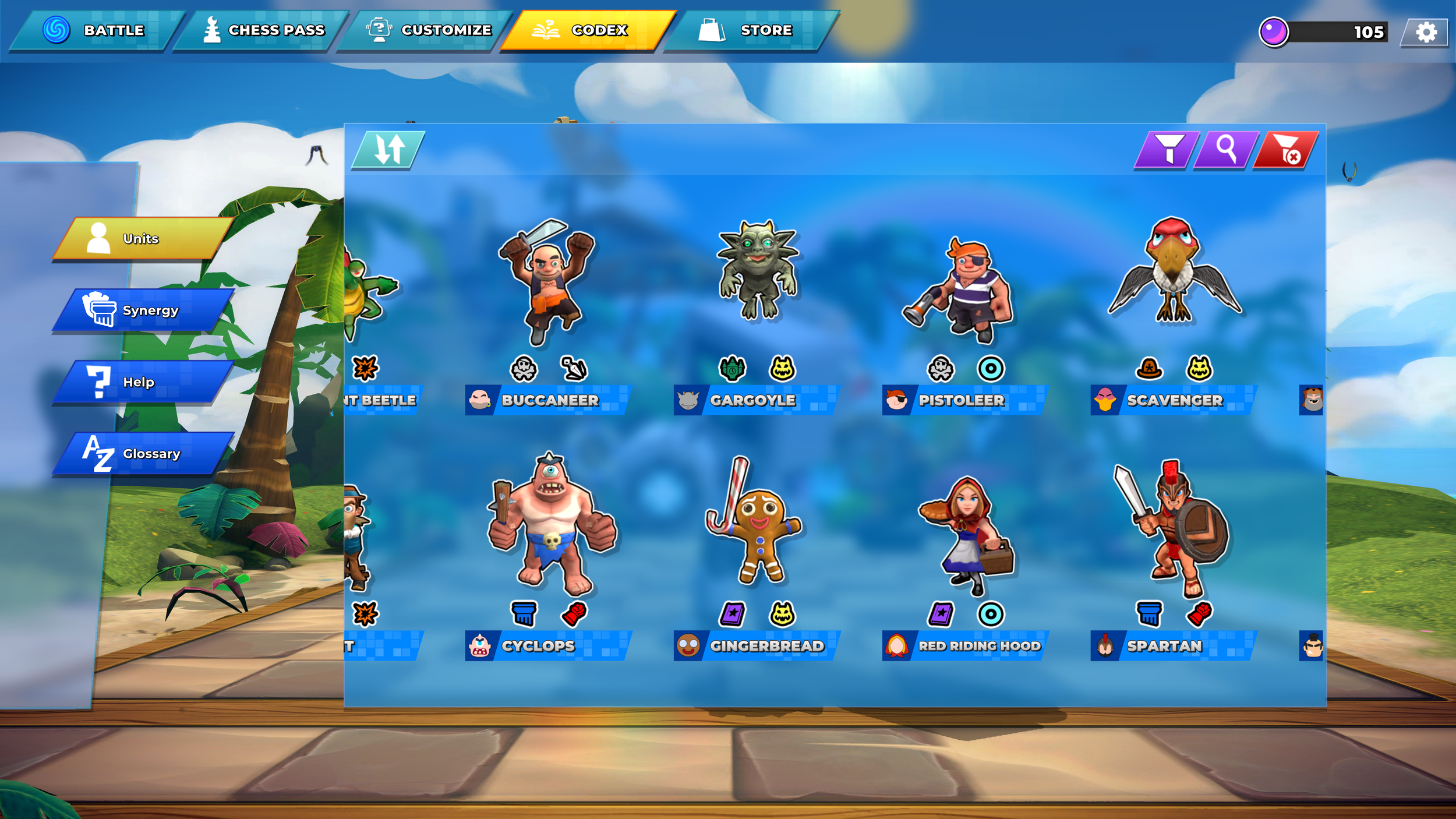Image resolution: width=1456 pixels, height=819 pixels.
Task: Open the Synergy codex section
Action: (x=143, y=310)
